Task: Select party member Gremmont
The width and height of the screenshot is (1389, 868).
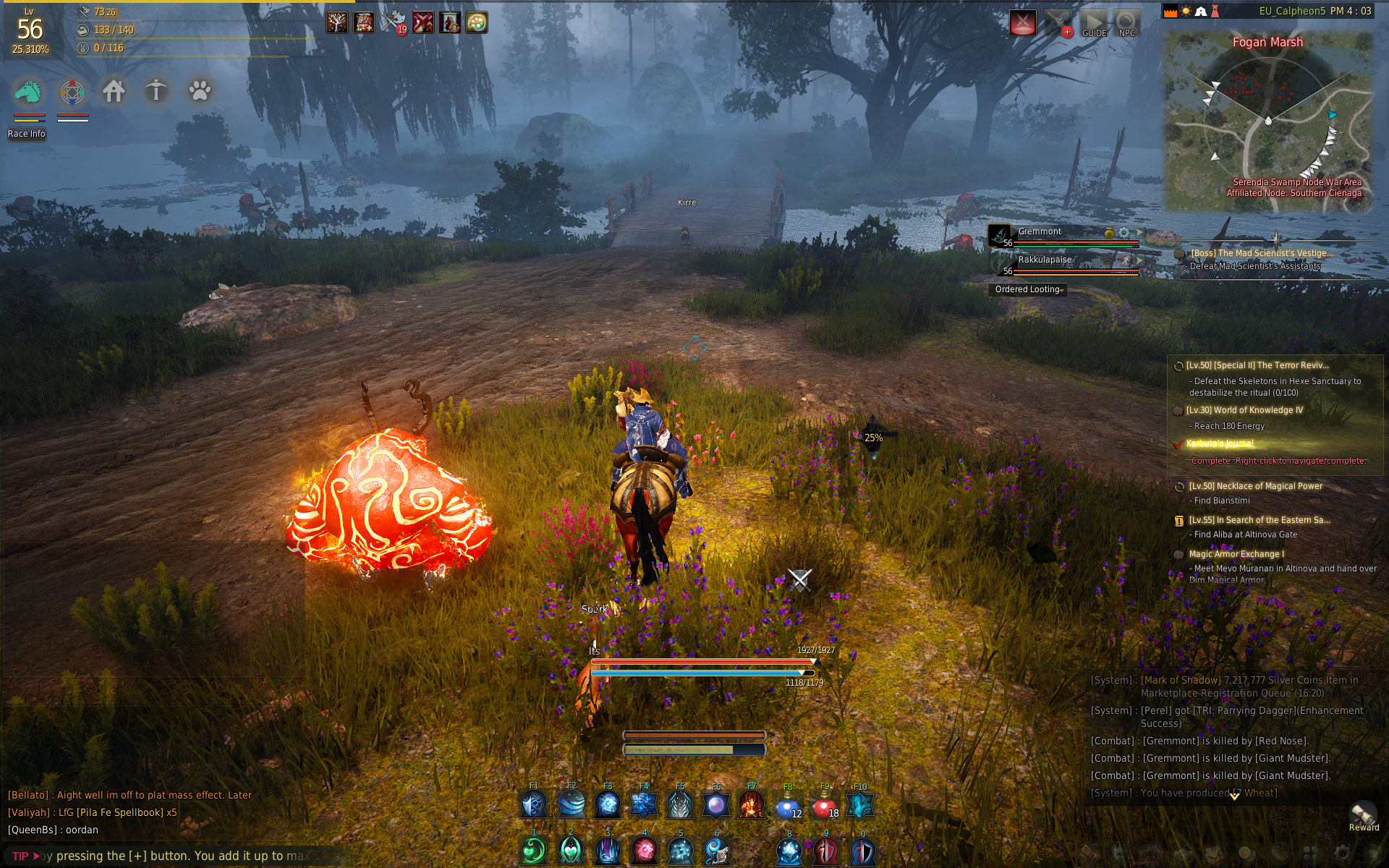Action: coord(1040,231)
